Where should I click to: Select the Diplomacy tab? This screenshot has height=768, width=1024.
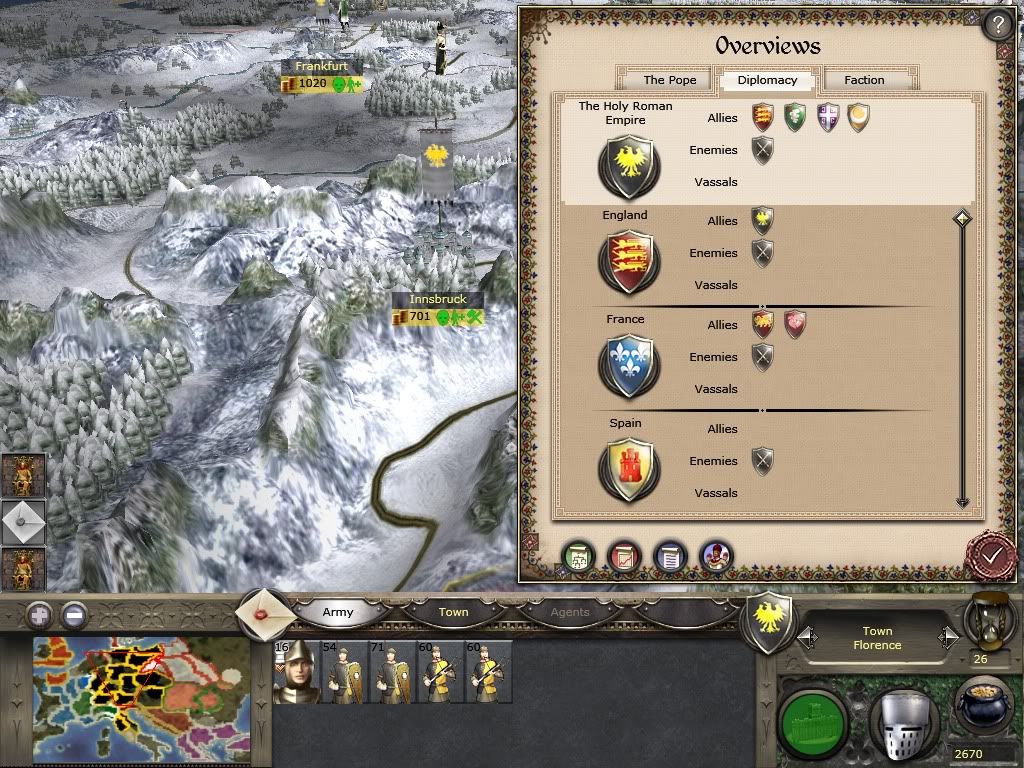[x=767, y=80]
